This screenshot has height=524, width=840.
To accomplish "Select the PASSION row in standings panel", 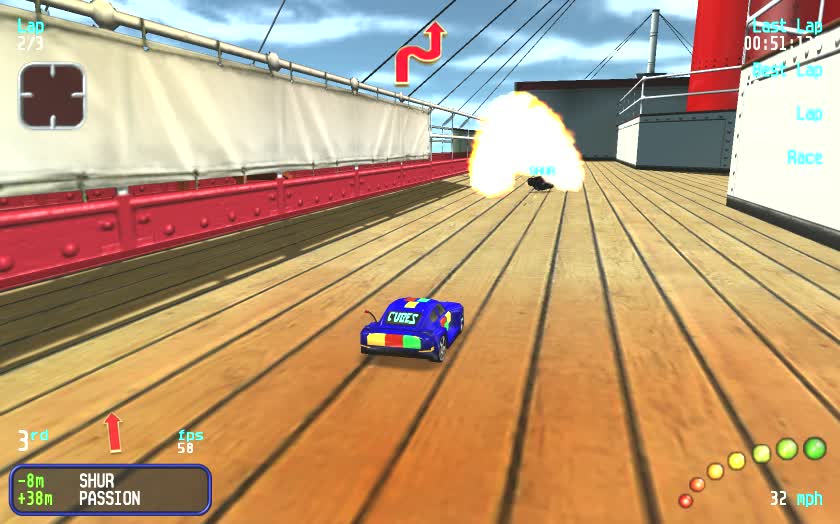I will click(x=110, y=498).
